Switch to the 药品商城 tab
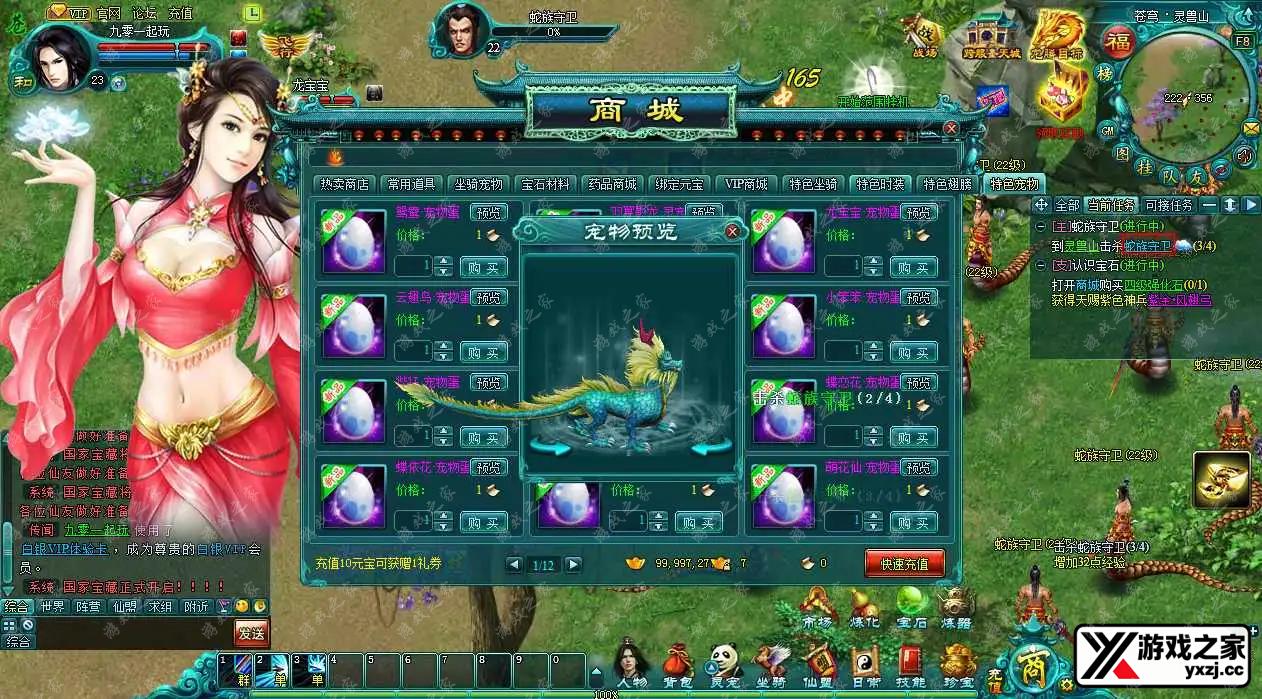Image resolution: width=1262 pixels, height=699 pixels. point(611,184)
